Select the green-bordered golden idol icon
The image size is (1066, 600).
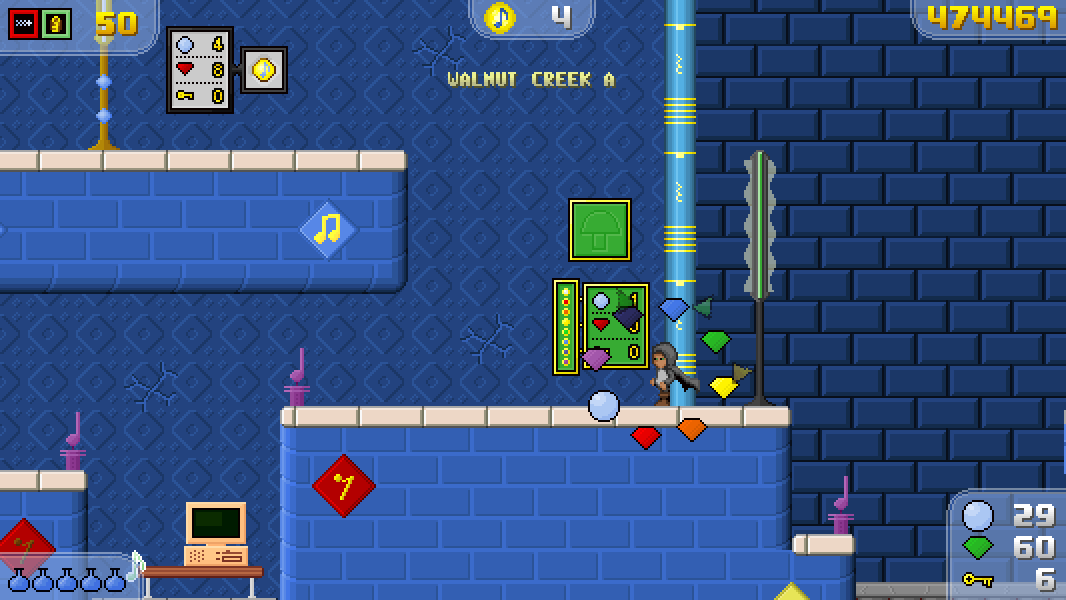[56, 23]
